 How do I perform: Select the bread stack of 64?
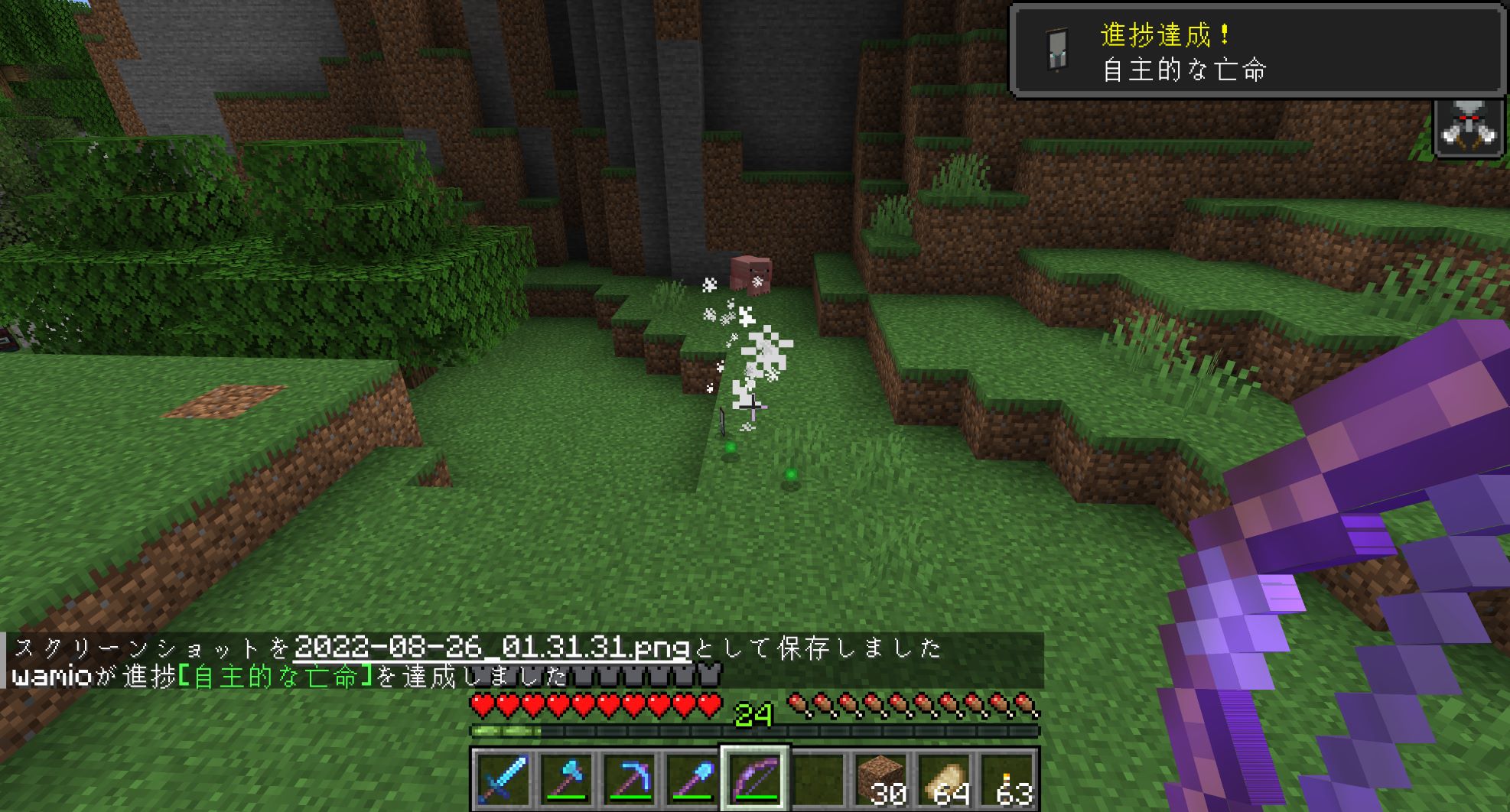click(945, 779)
